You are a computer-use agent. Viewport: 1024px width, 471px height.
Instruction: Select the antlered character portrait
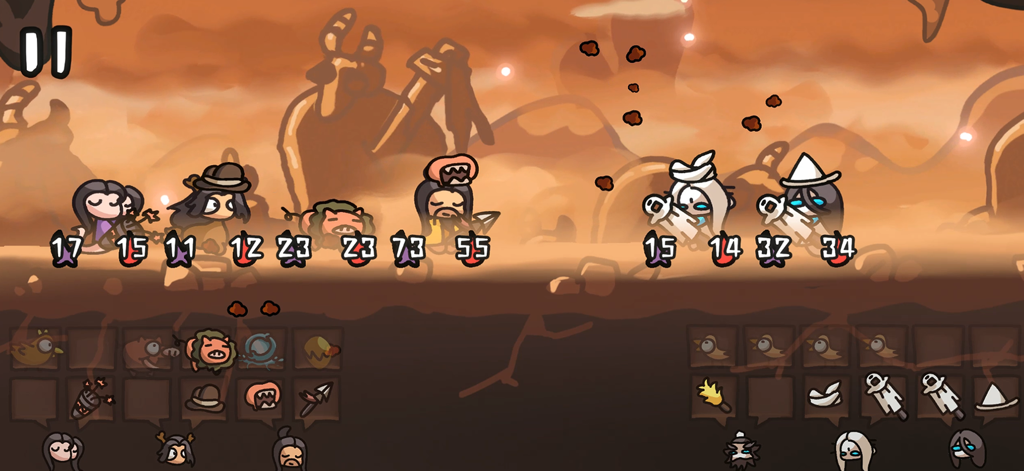click(175, 450)
